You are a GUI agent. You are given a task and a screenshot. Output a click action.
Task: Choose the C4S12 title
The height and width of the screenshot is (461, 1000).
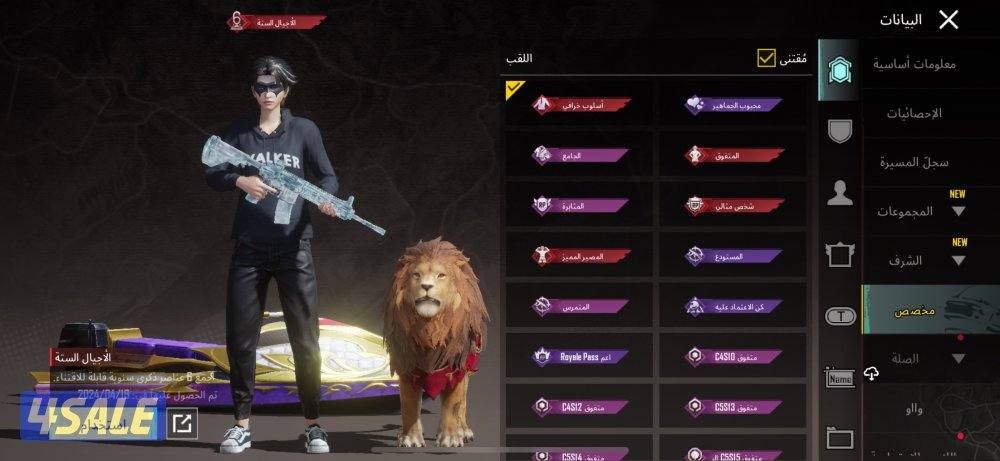pos(581,406)
